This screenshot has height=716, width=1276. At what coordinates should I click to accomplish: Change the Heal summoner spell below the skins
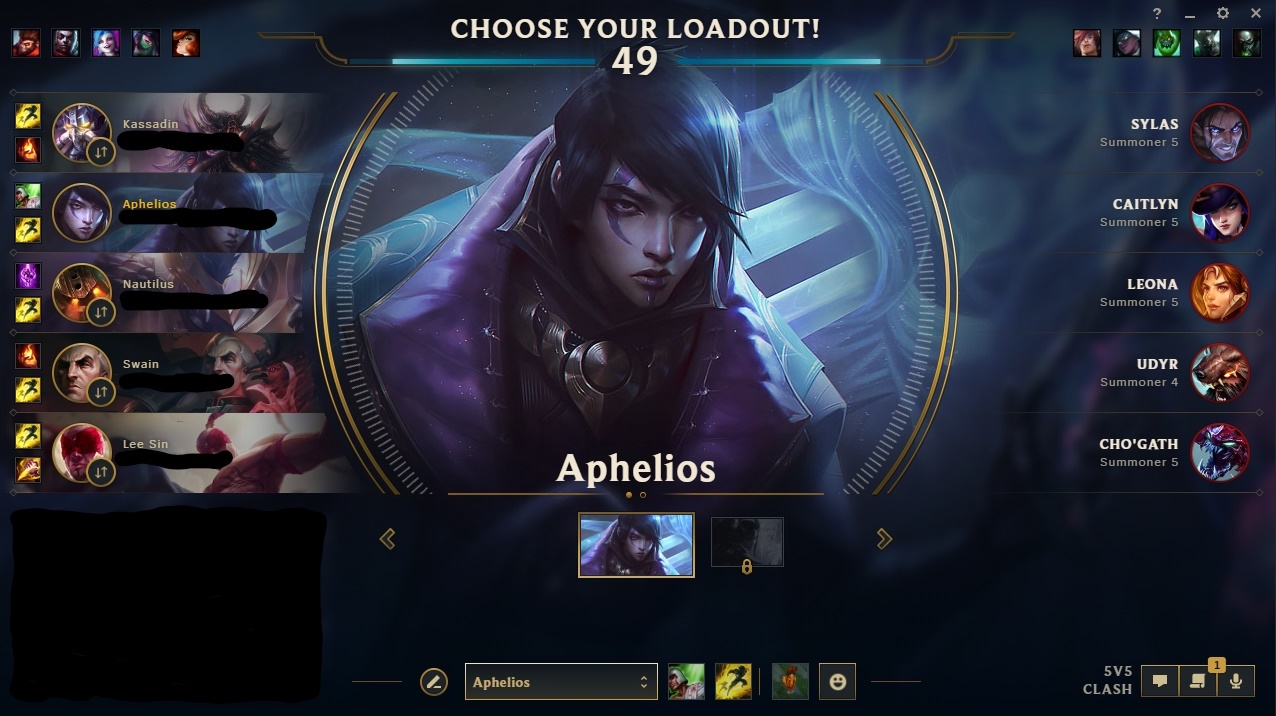pyautogui.click(x=686, y=682)
